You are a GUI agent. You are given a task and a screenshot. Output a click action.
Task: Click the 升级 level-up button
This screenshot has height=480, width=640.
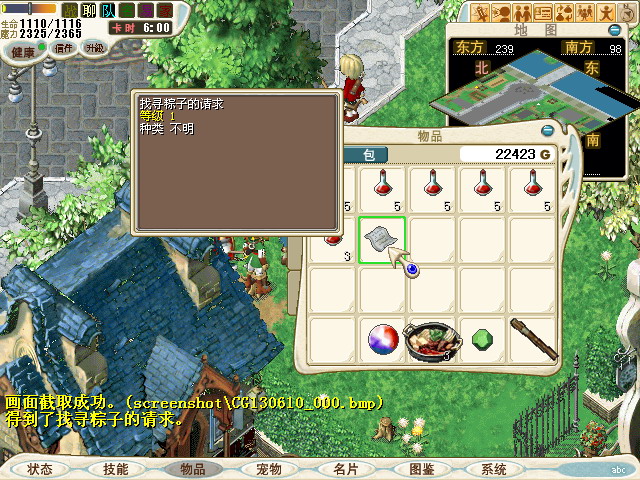pyautogui.click(x=94, y=48)
